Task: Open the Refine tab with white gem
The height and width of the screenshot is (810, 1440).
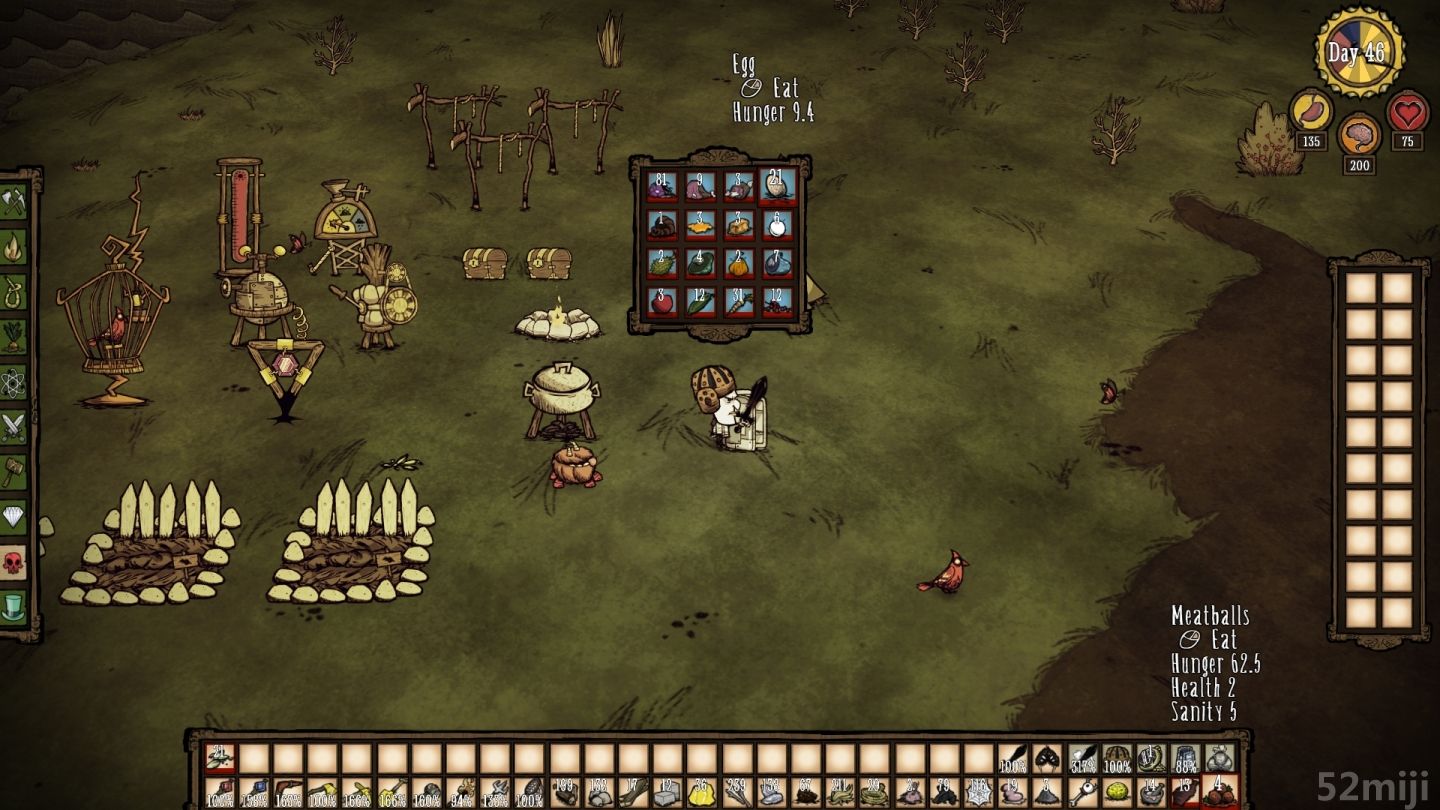Action: coord(13,516)
